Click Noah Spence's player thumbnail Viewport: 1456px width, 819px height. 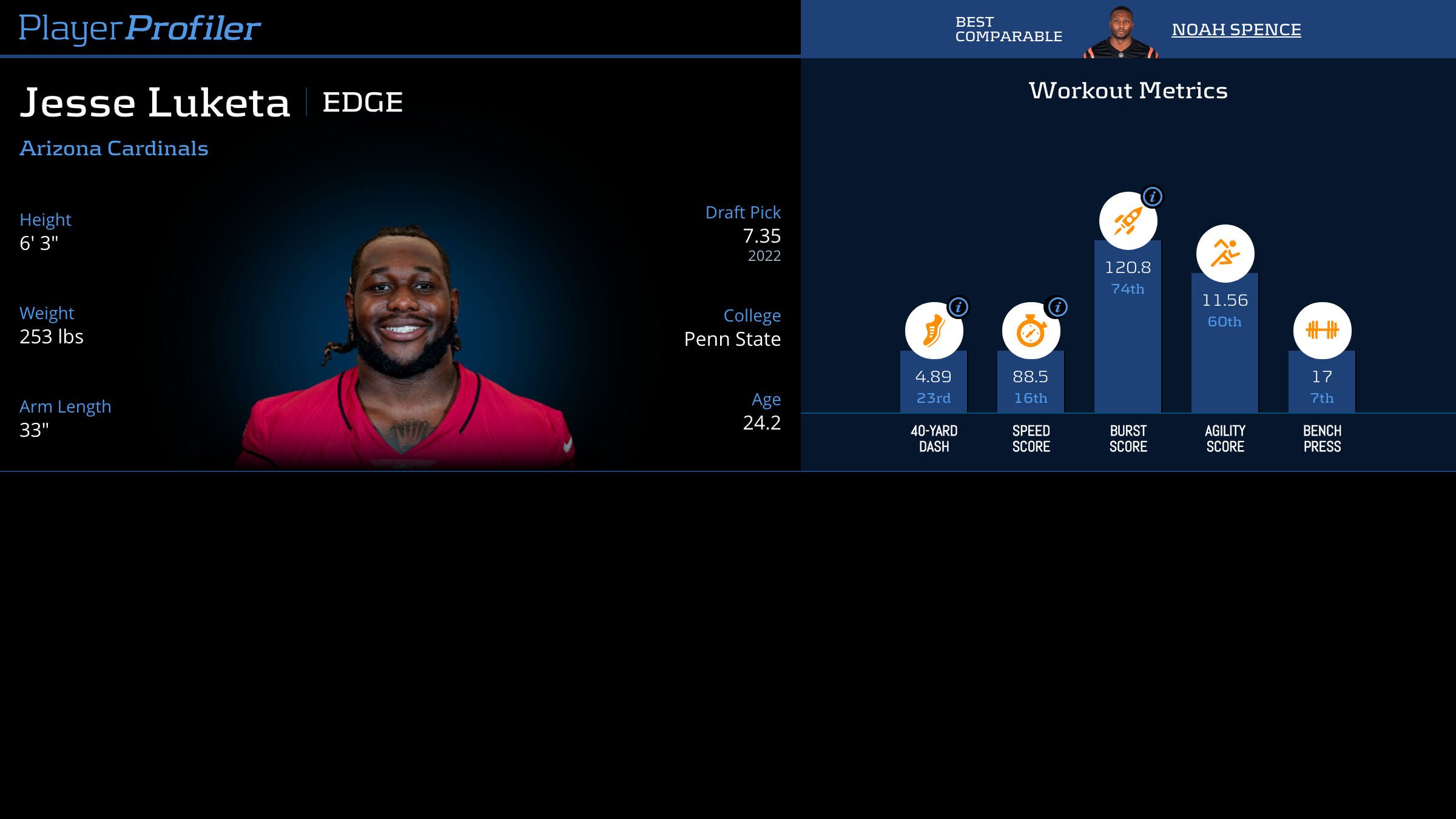click(x=1121, y=33)
